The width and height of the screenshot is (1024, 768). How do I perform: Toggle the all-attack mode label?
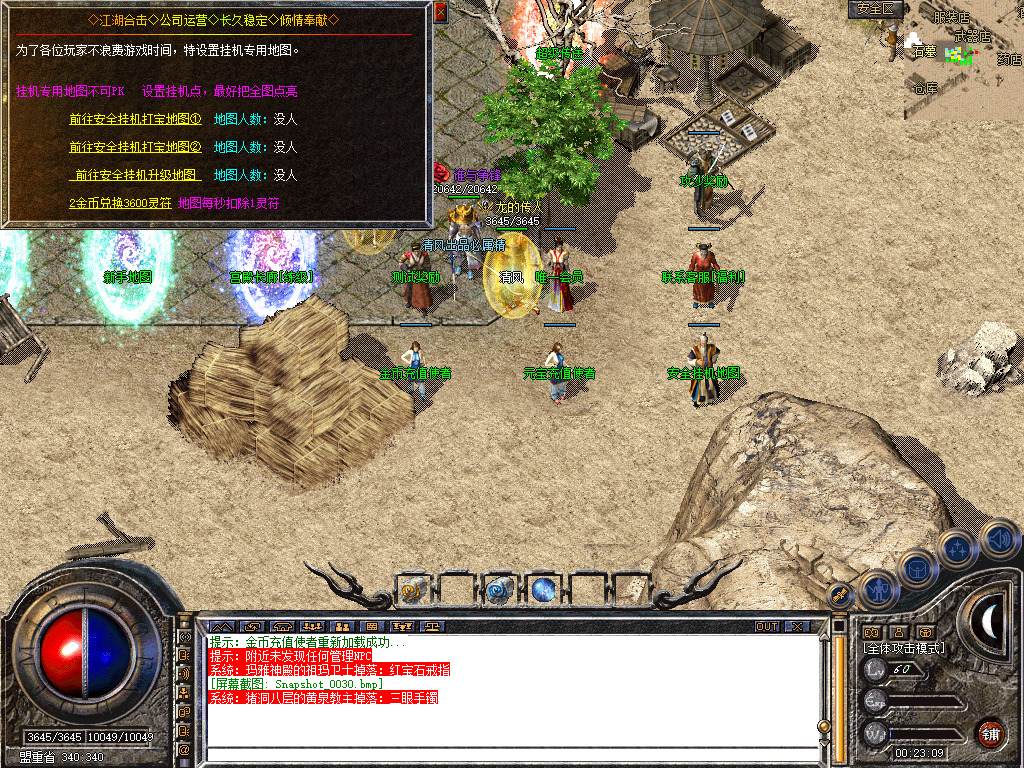click(x=905, y=648)
